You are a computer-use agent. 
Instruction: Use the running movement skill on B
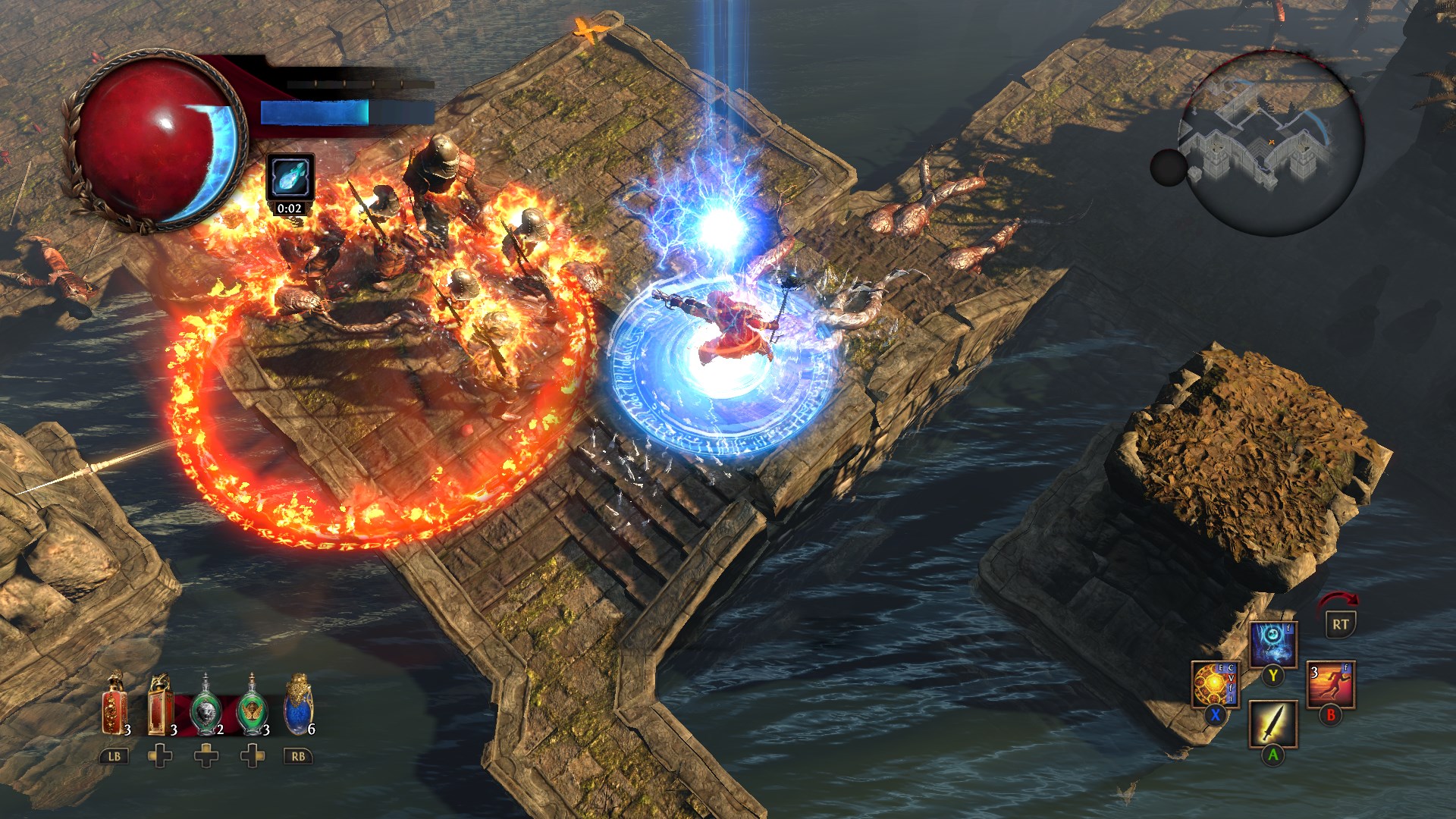click(1331, 685)
